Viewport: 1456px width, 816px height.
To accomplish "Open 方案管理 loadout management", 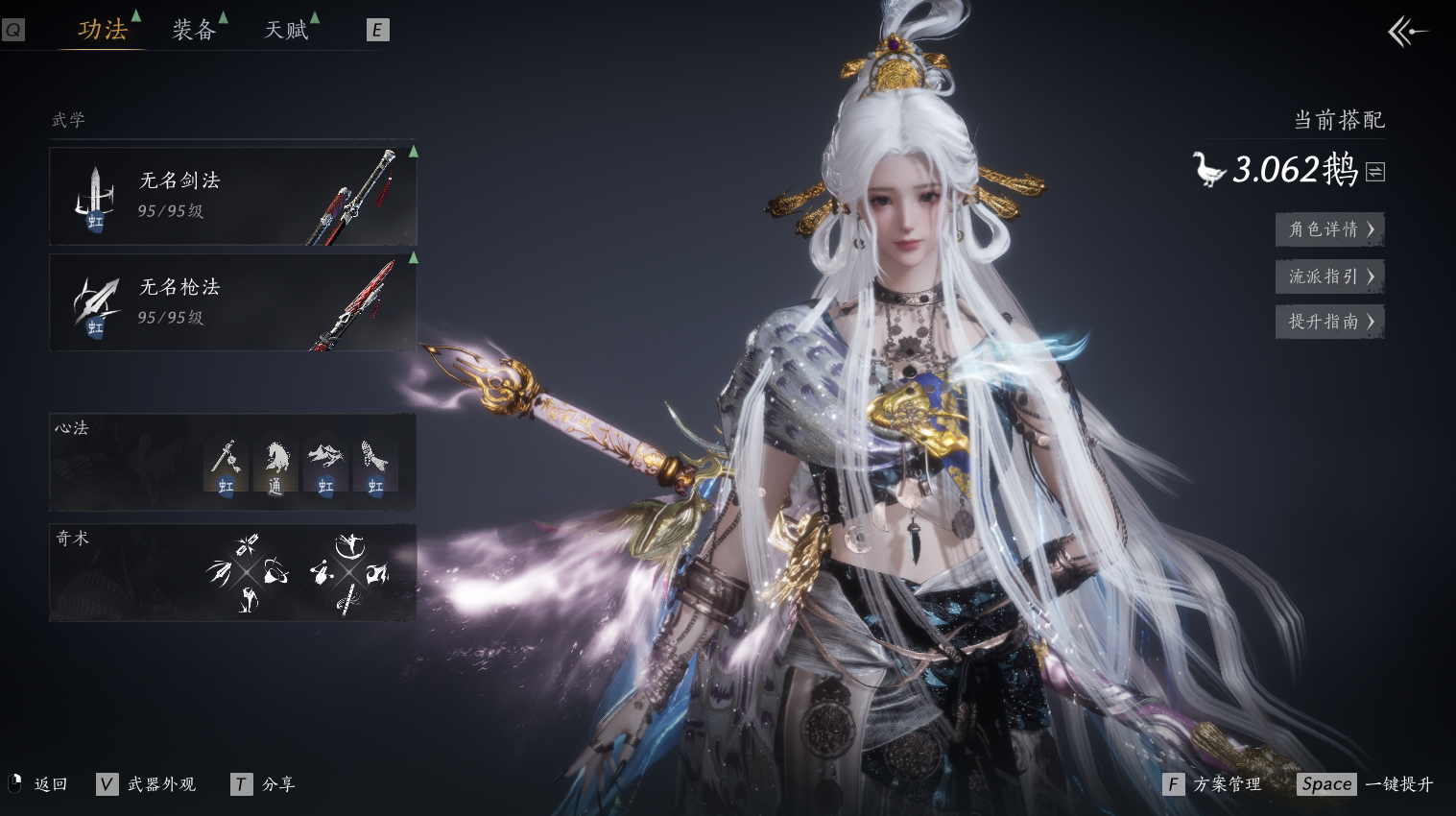I will pos(1226,784).
